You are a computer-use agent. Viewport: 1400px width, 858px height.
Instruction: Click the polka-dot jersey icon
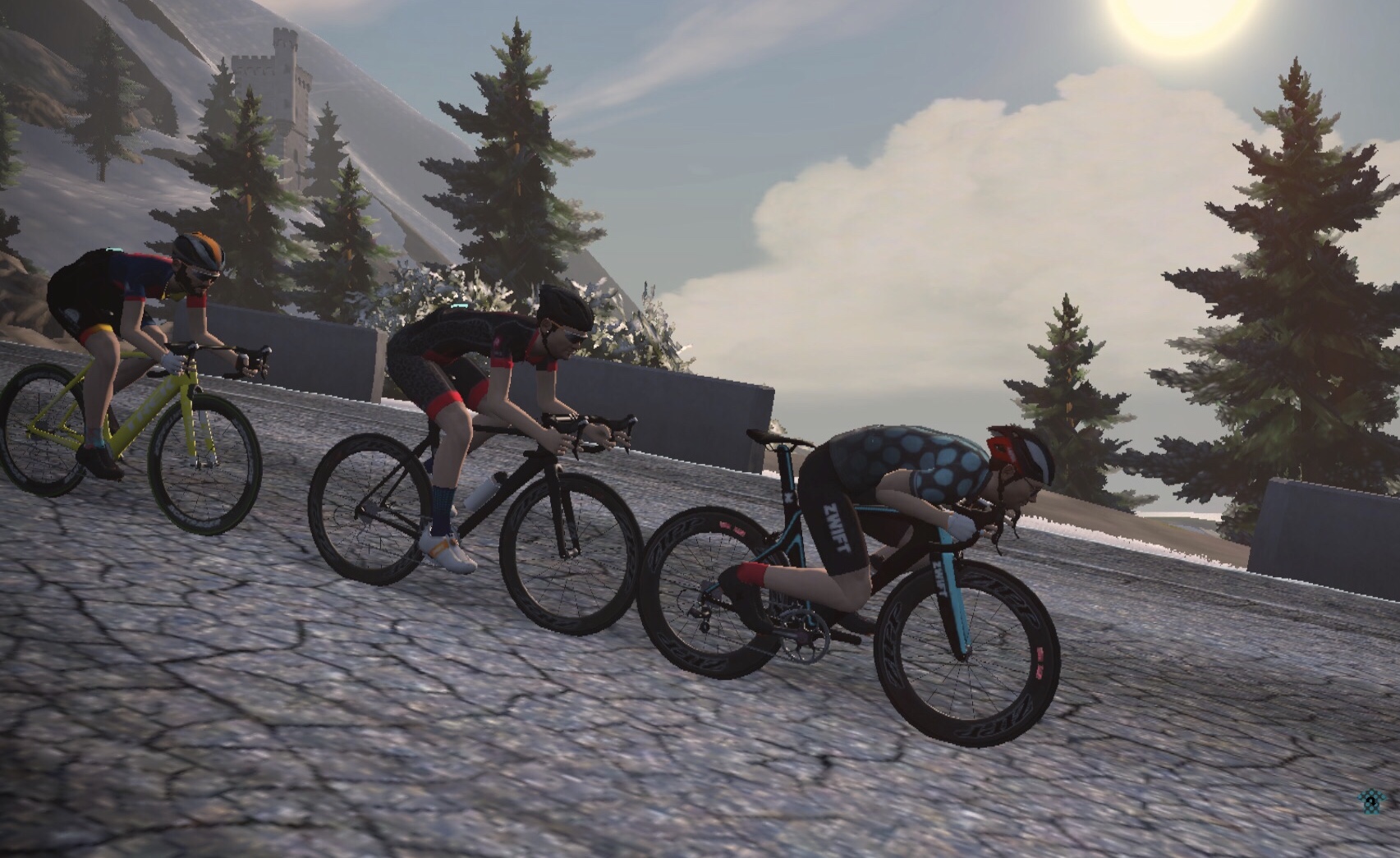tap(1370, 801)
